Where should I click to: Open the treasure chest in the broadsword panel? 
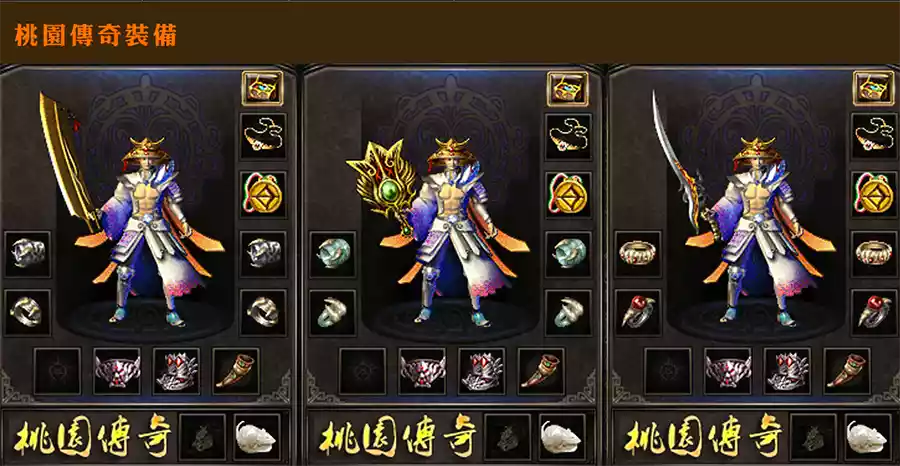tap(263, 88)
